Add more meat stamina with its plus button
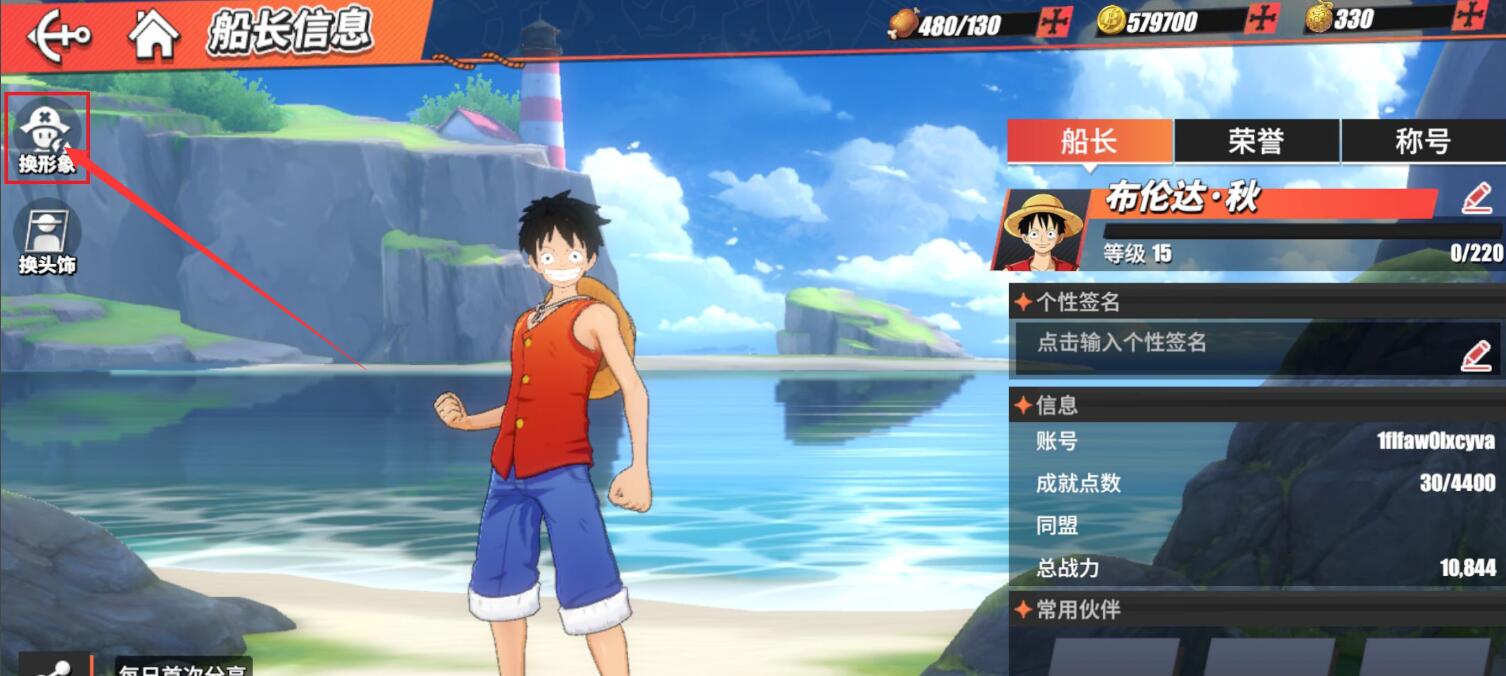 pos(1056,22)
